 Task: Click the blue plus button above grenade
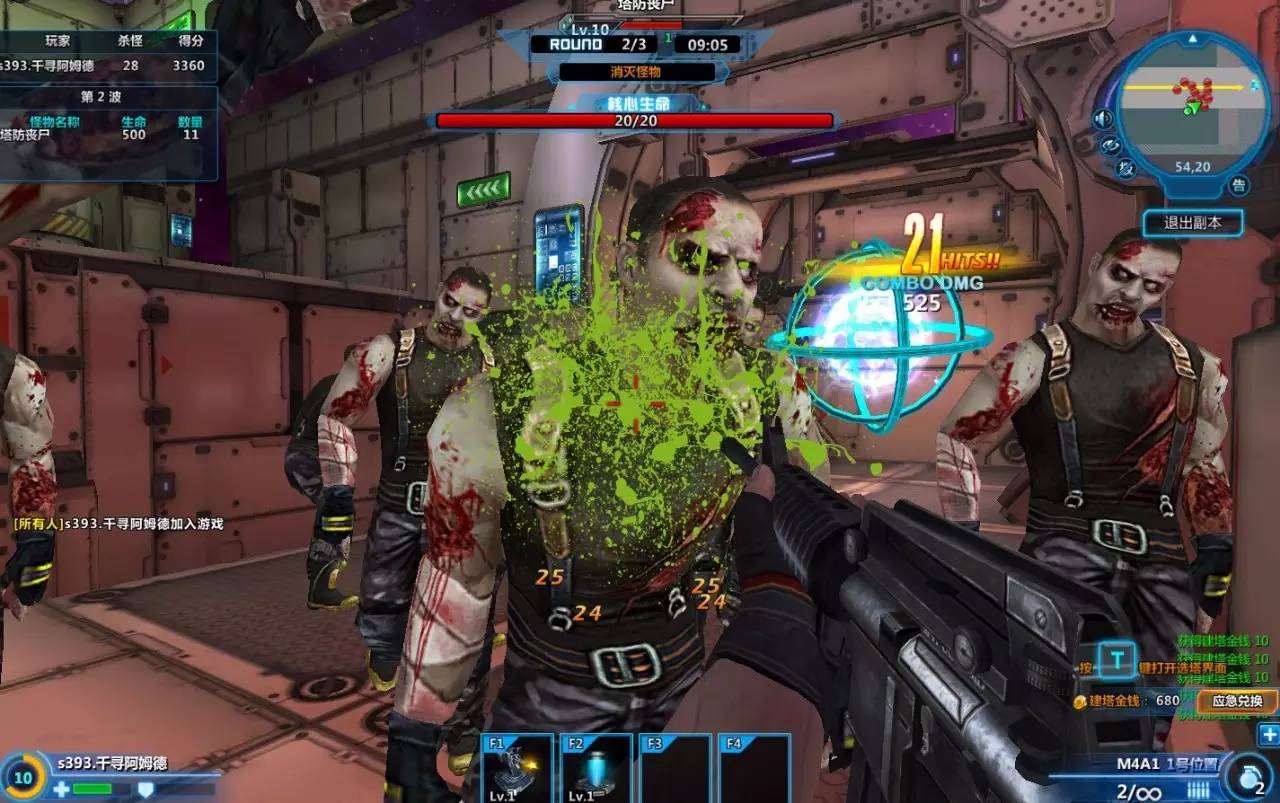[1268, 735]
